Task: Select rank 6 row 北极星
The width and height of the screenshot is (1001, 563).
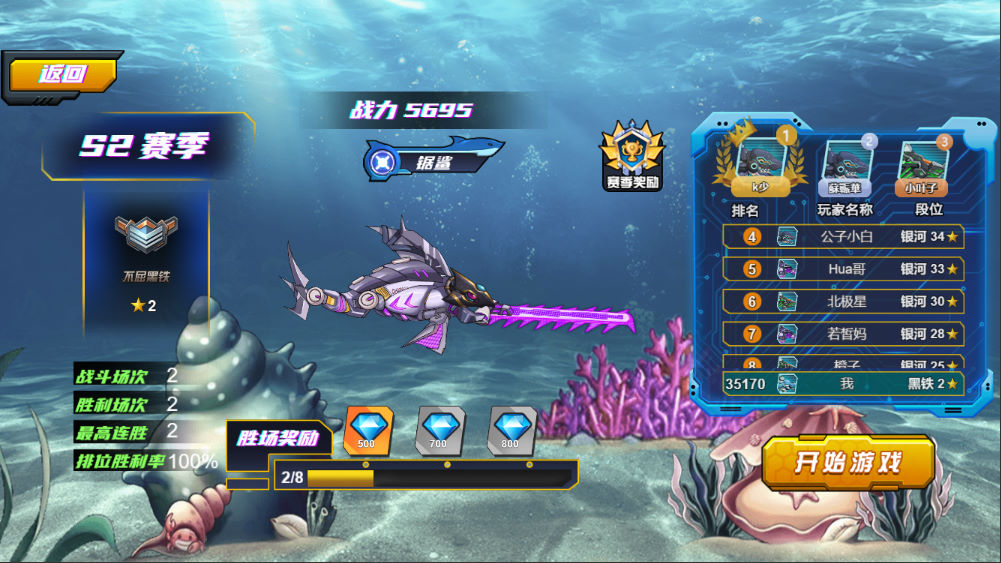Action: click(x=843, y=301)
